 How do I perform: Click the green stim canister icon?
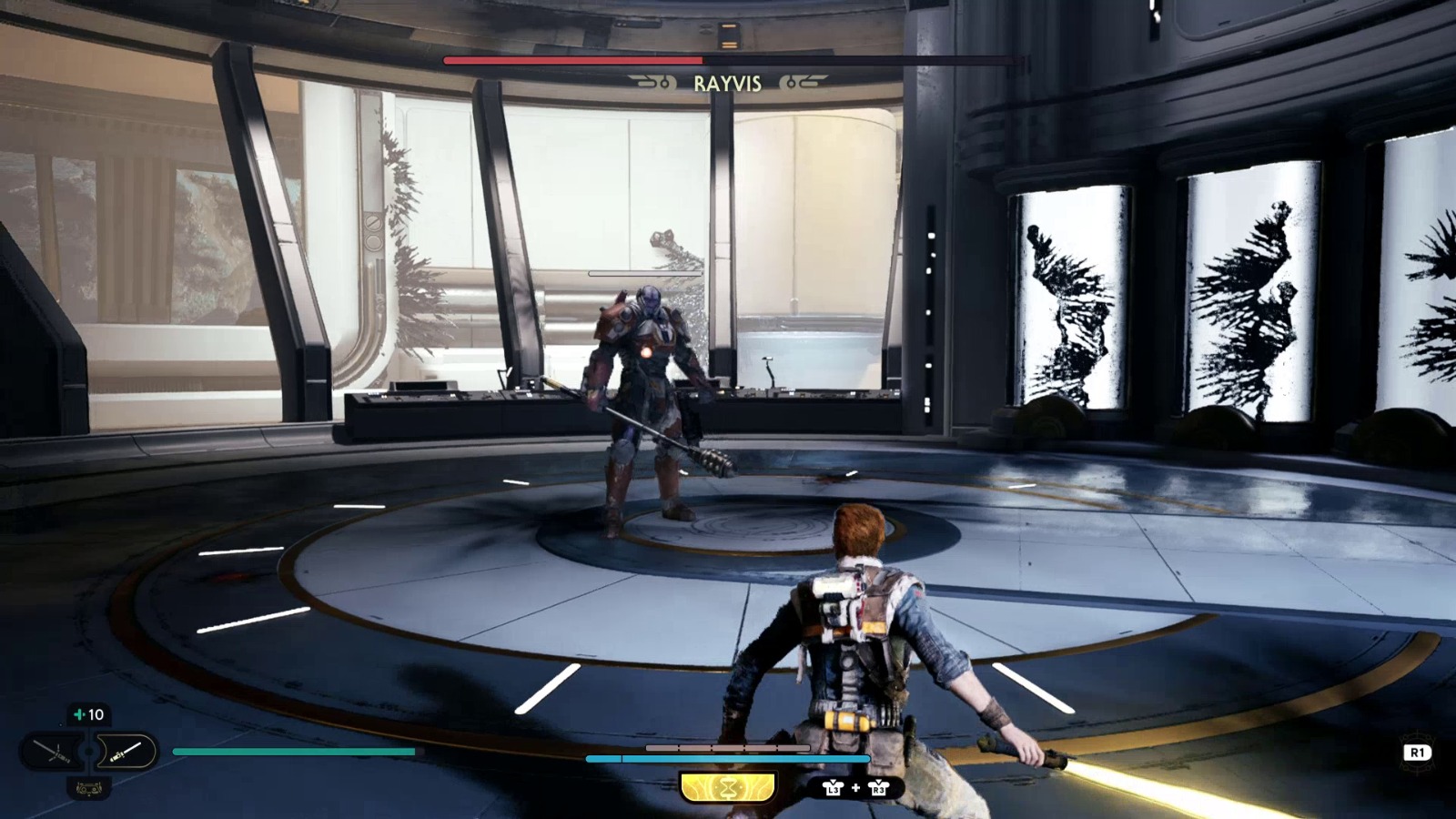[x=80, y=714]
